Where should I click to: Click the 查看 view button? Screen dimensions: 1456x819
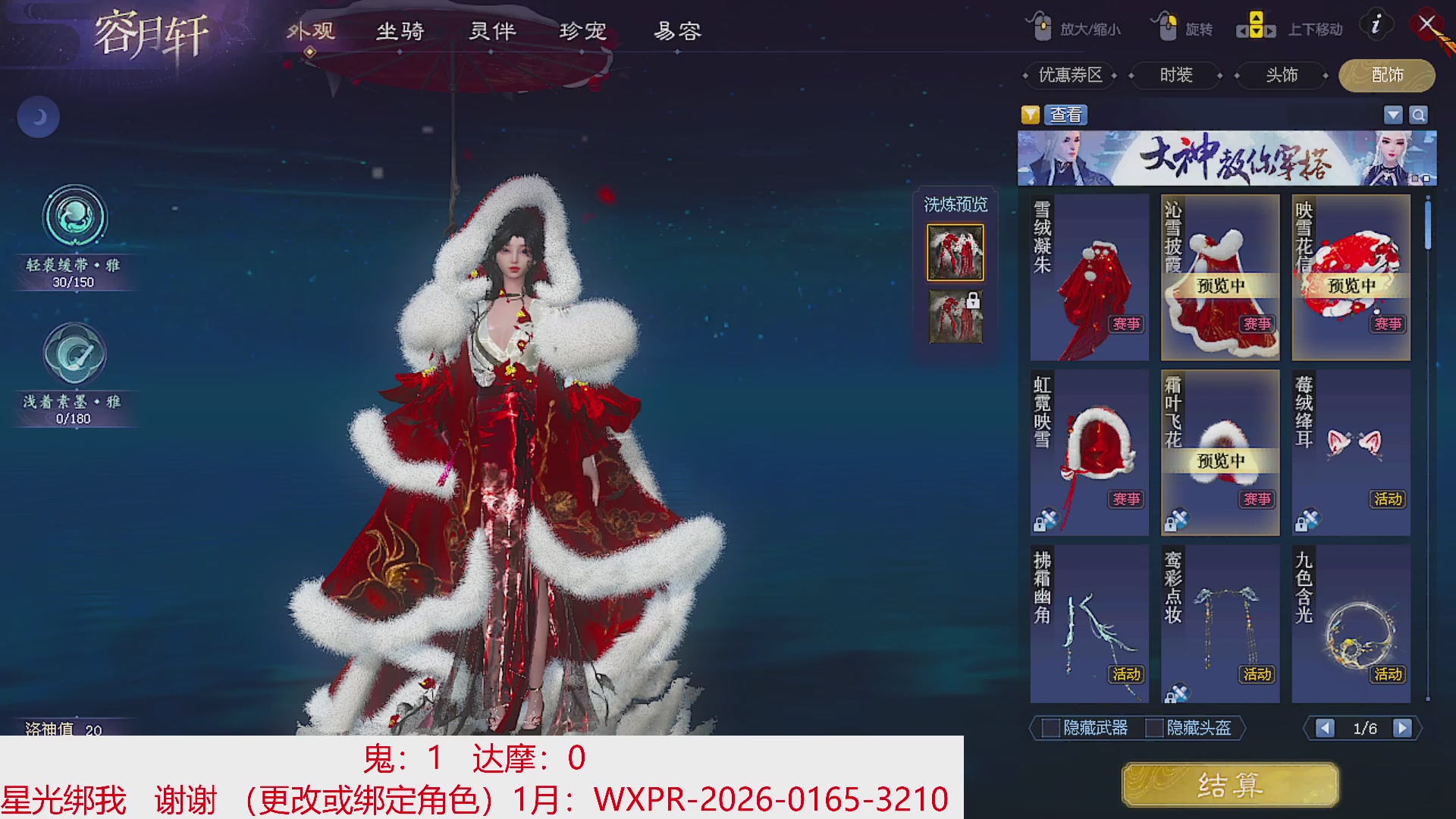click(1065, 115)
